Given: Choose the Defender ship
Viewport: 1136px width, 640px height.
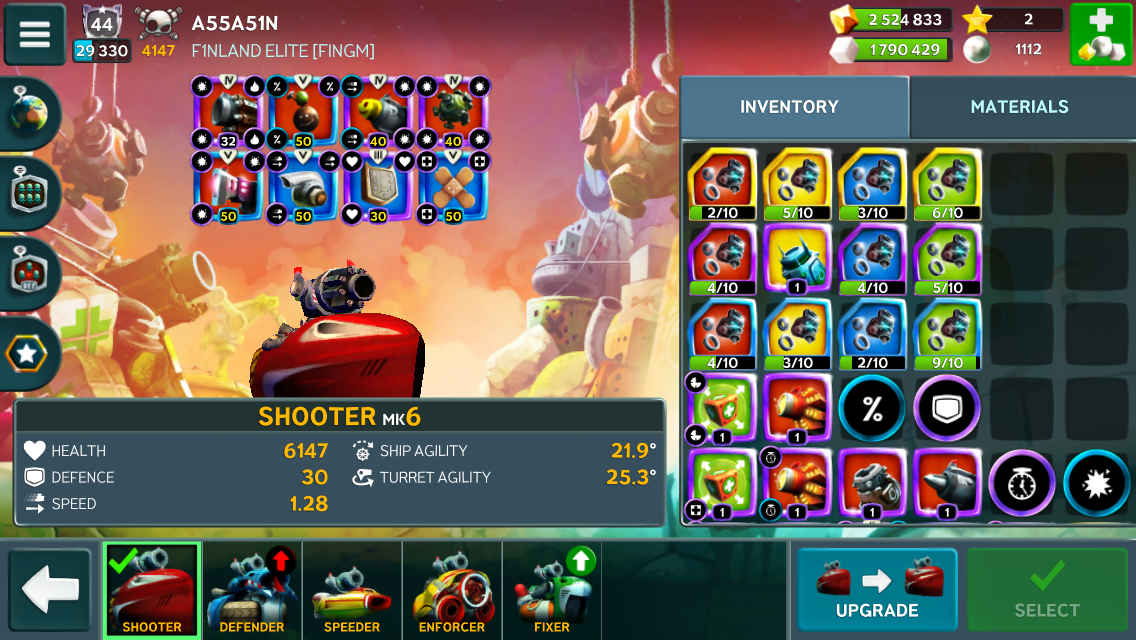Looking at the screenshot, I should tap(252, 589).
